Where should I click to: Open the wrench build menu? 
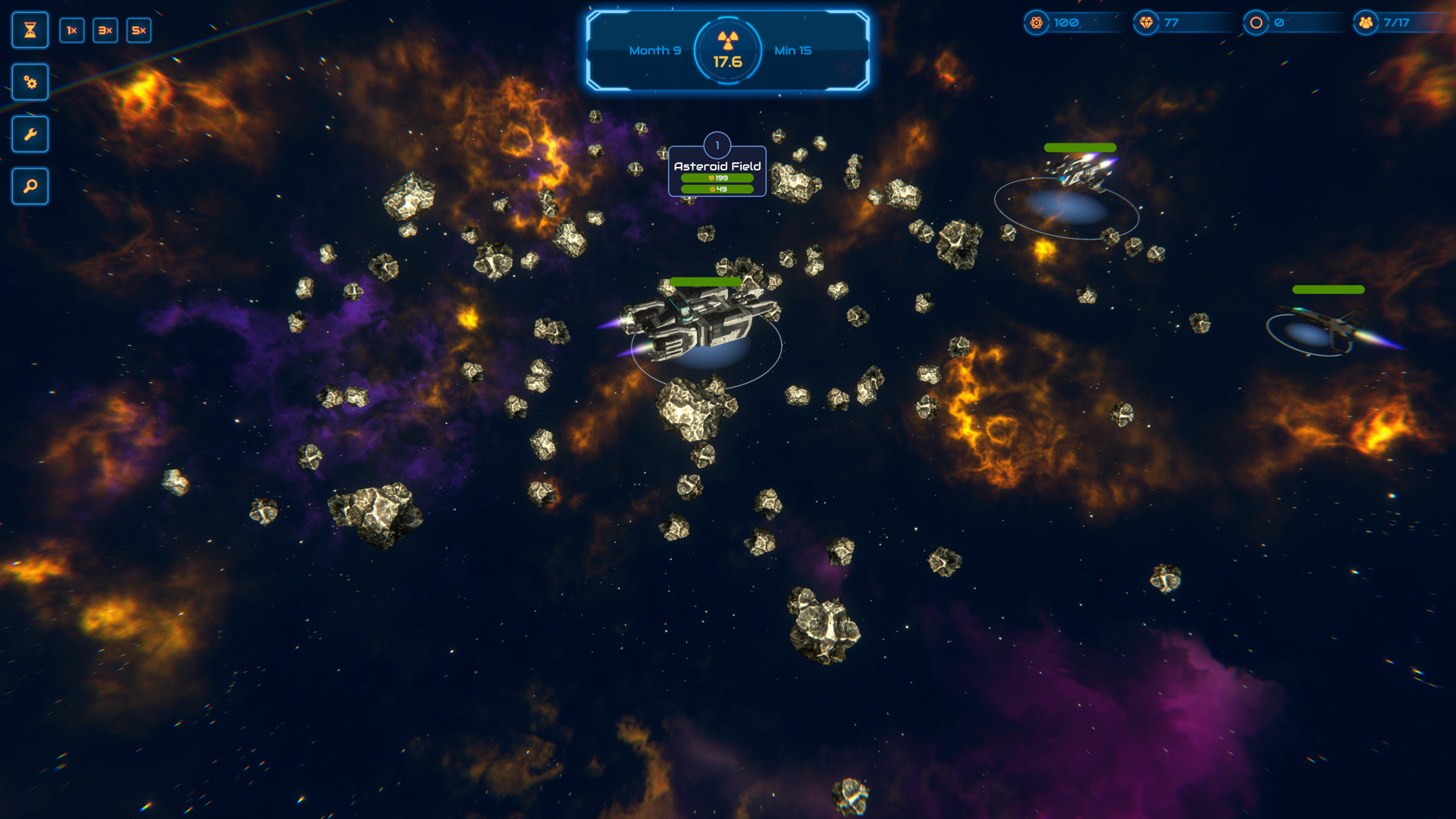pos(30,134)
